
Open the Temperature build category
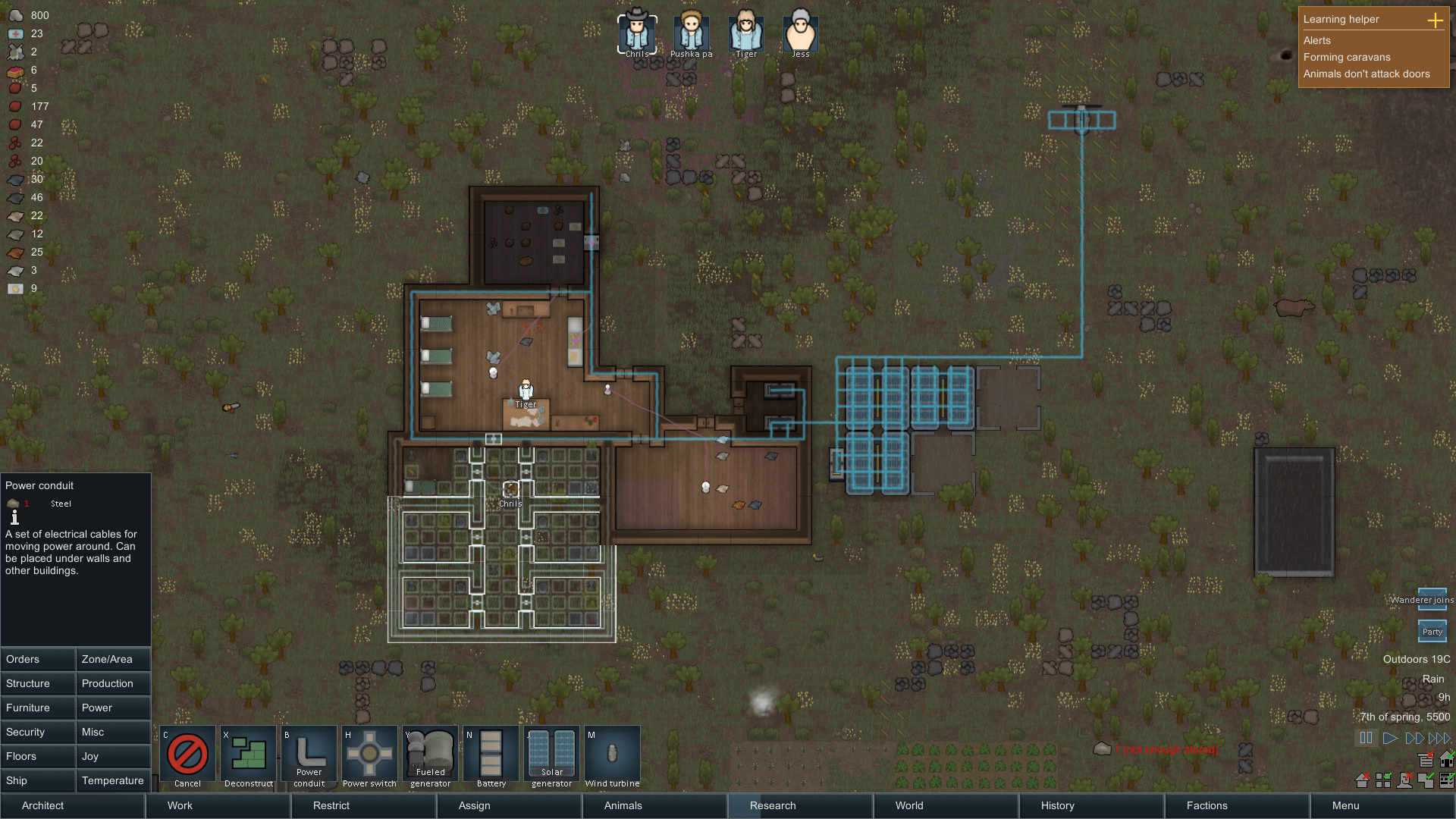[113, 780]
